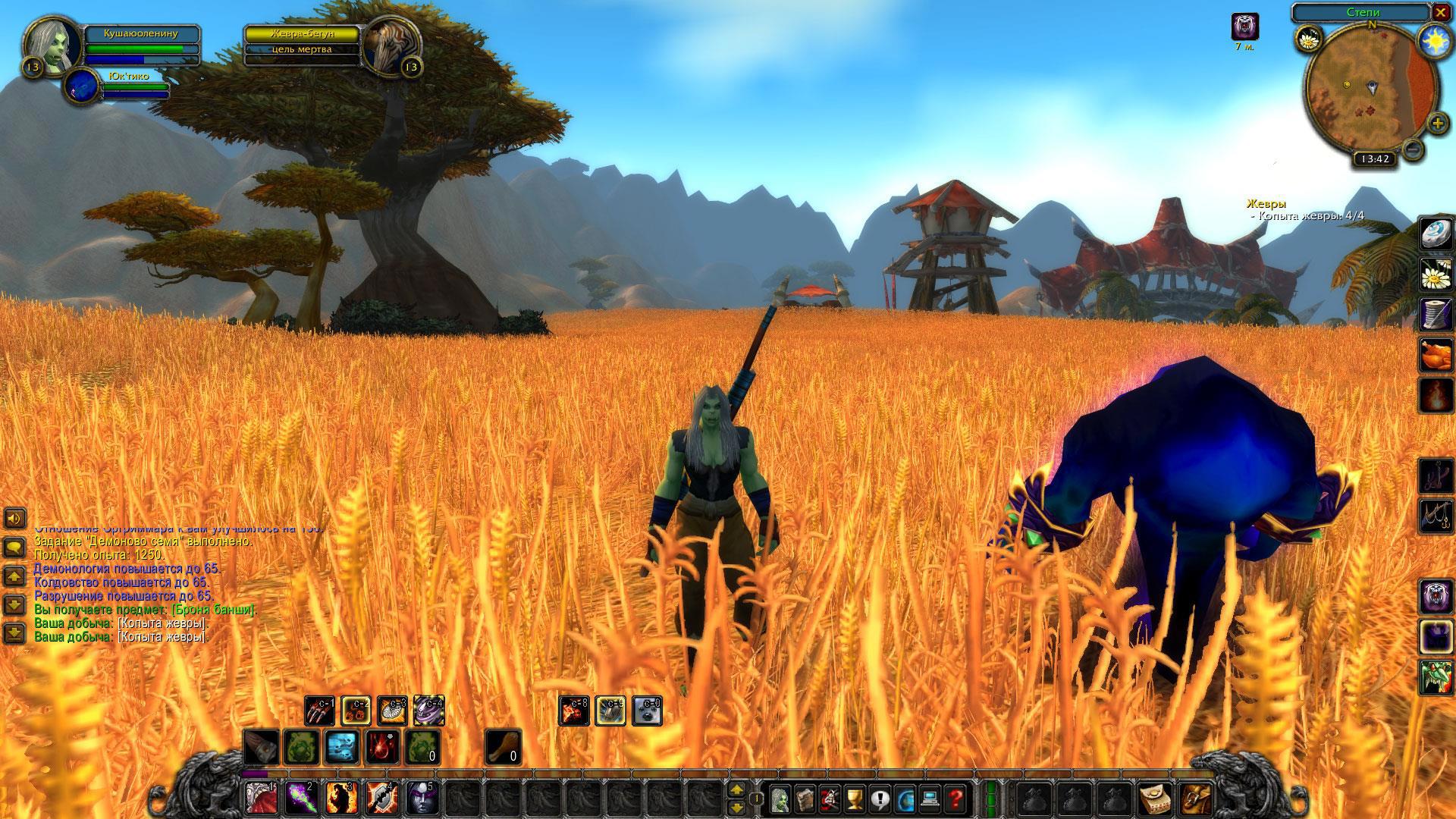Open the spellbook micro button
This screenshot has height=819, width=1456.
click(805, 798)
